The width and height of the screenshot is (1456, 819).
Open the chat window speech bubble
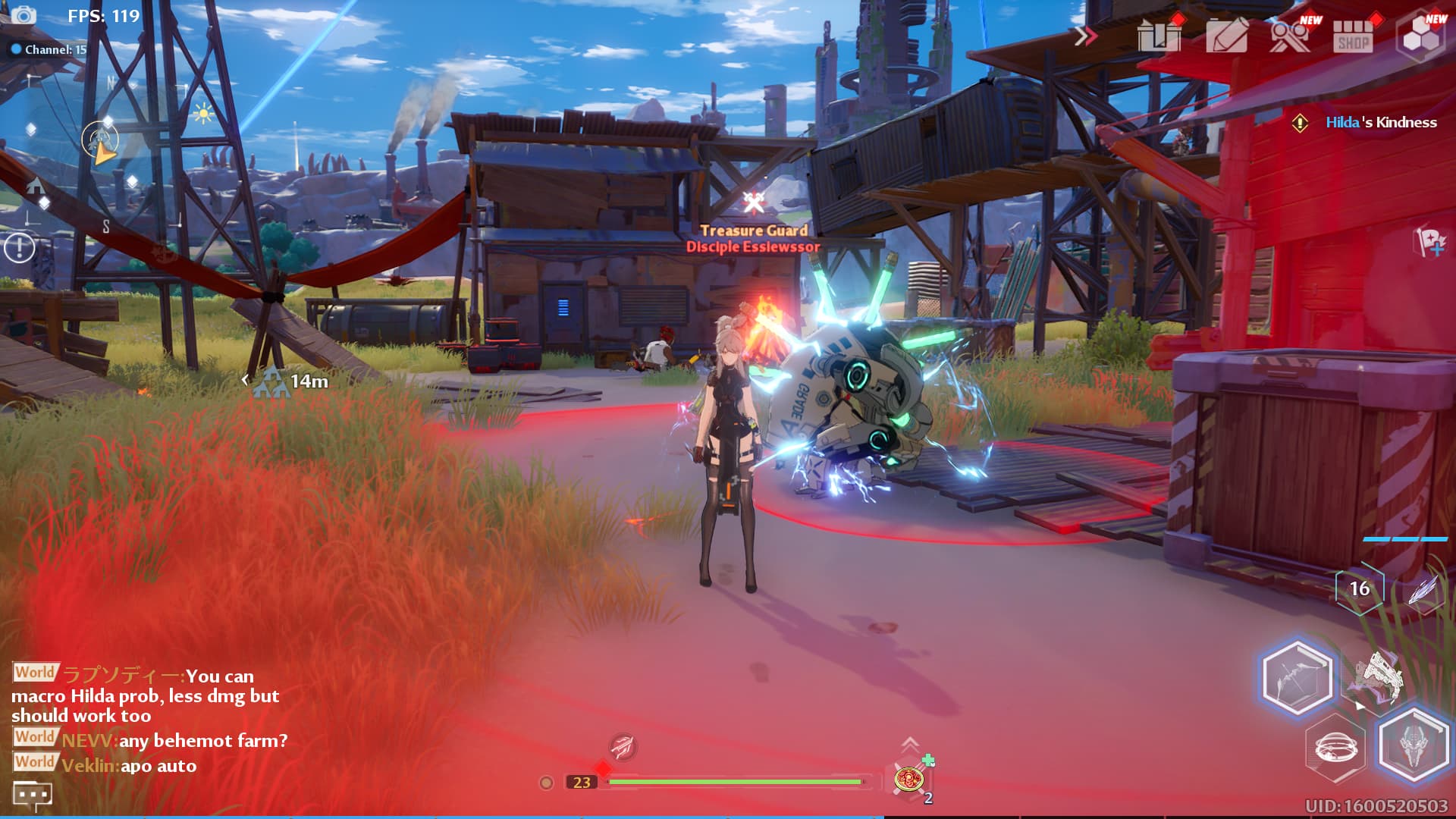tap(32, 795)
